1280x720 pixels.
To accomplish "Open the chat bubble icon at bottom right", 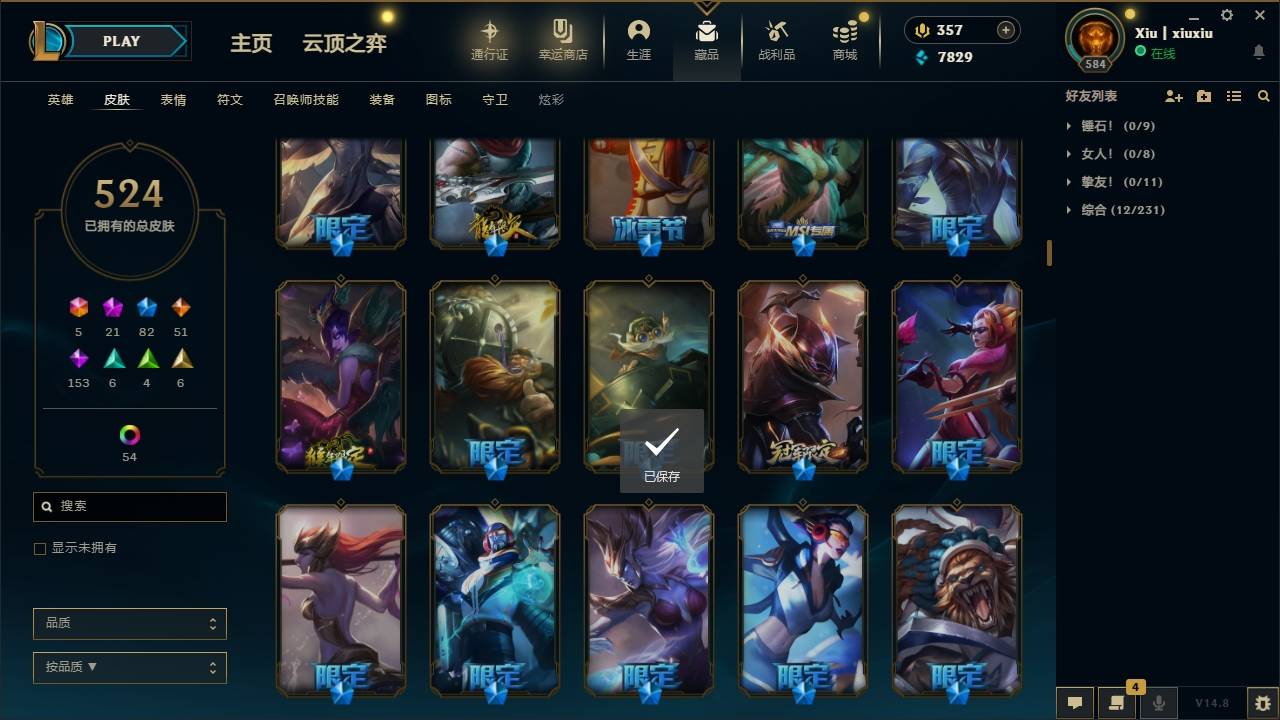I will click(1074, 703).
